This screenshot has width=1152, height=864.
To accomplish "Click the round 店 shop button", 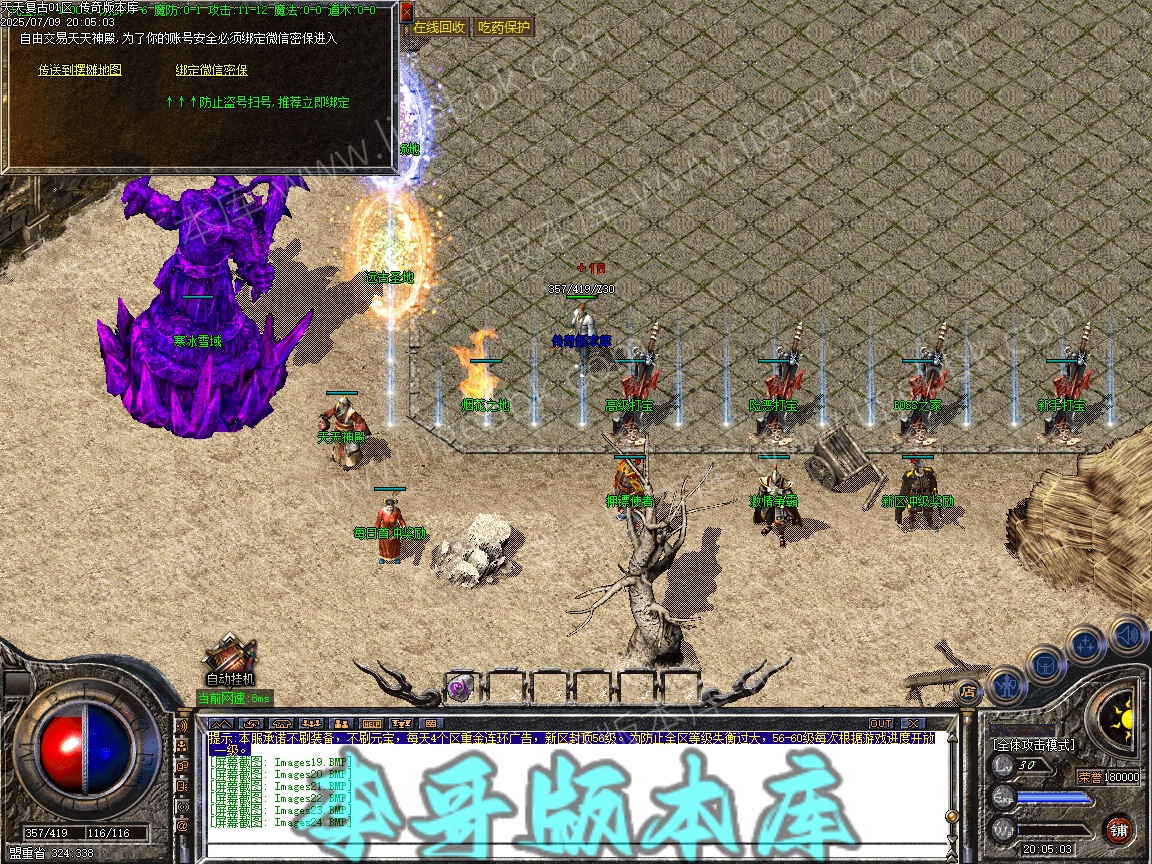I will 967,691.
